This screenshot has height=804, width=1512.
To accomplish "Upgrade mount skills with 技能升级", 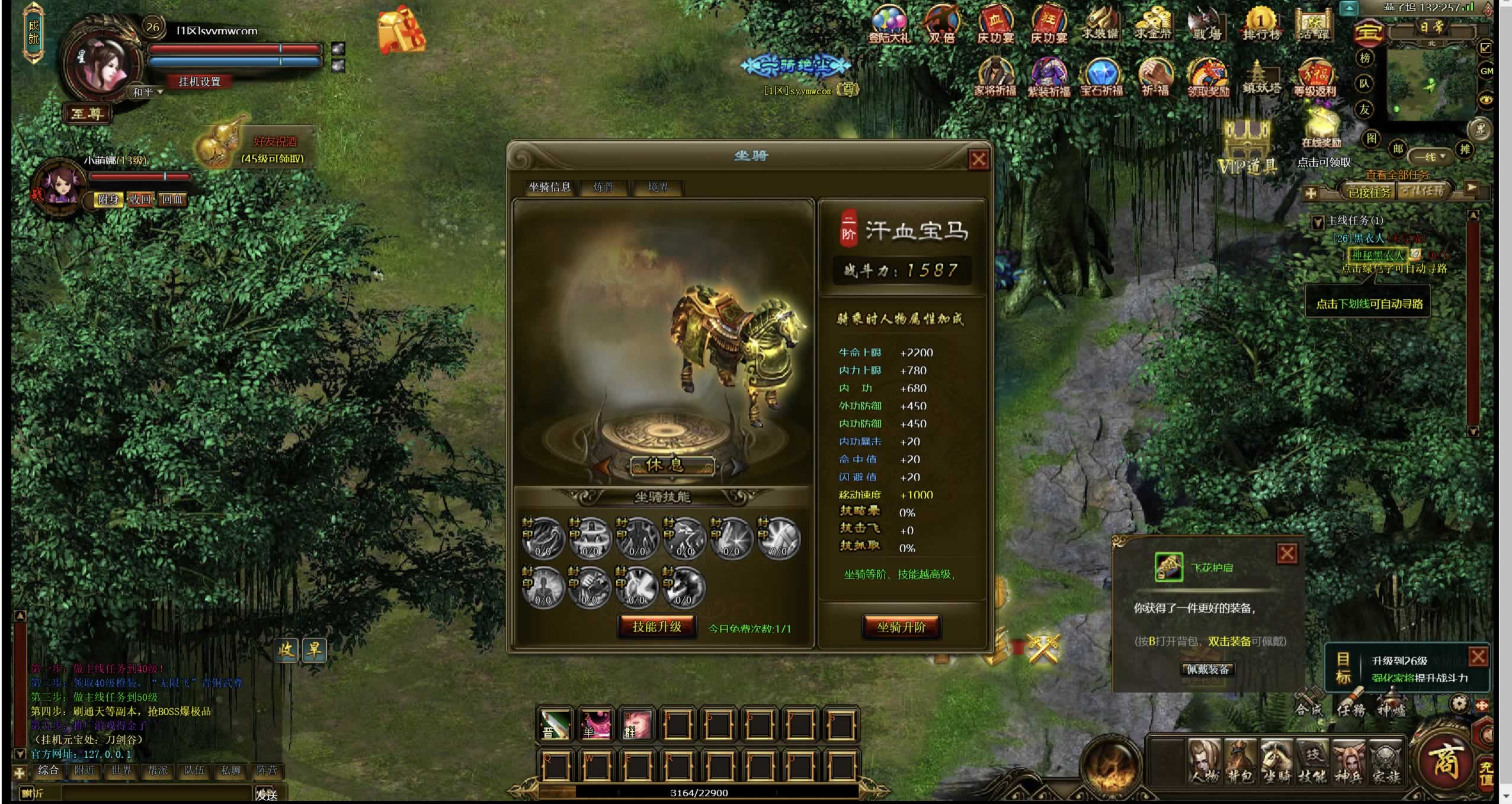I will click(656, 627).
